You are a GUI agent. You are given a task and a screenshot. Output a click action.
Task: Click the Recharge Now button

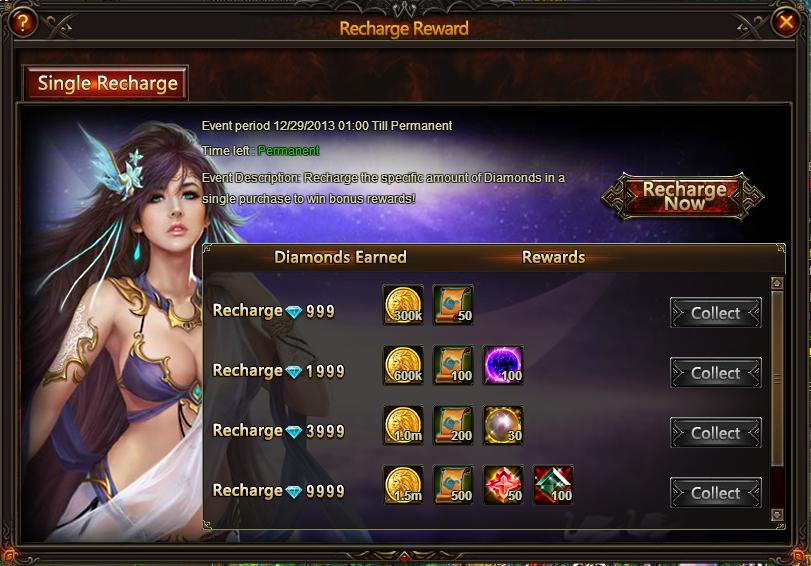(x=684, y=195)
